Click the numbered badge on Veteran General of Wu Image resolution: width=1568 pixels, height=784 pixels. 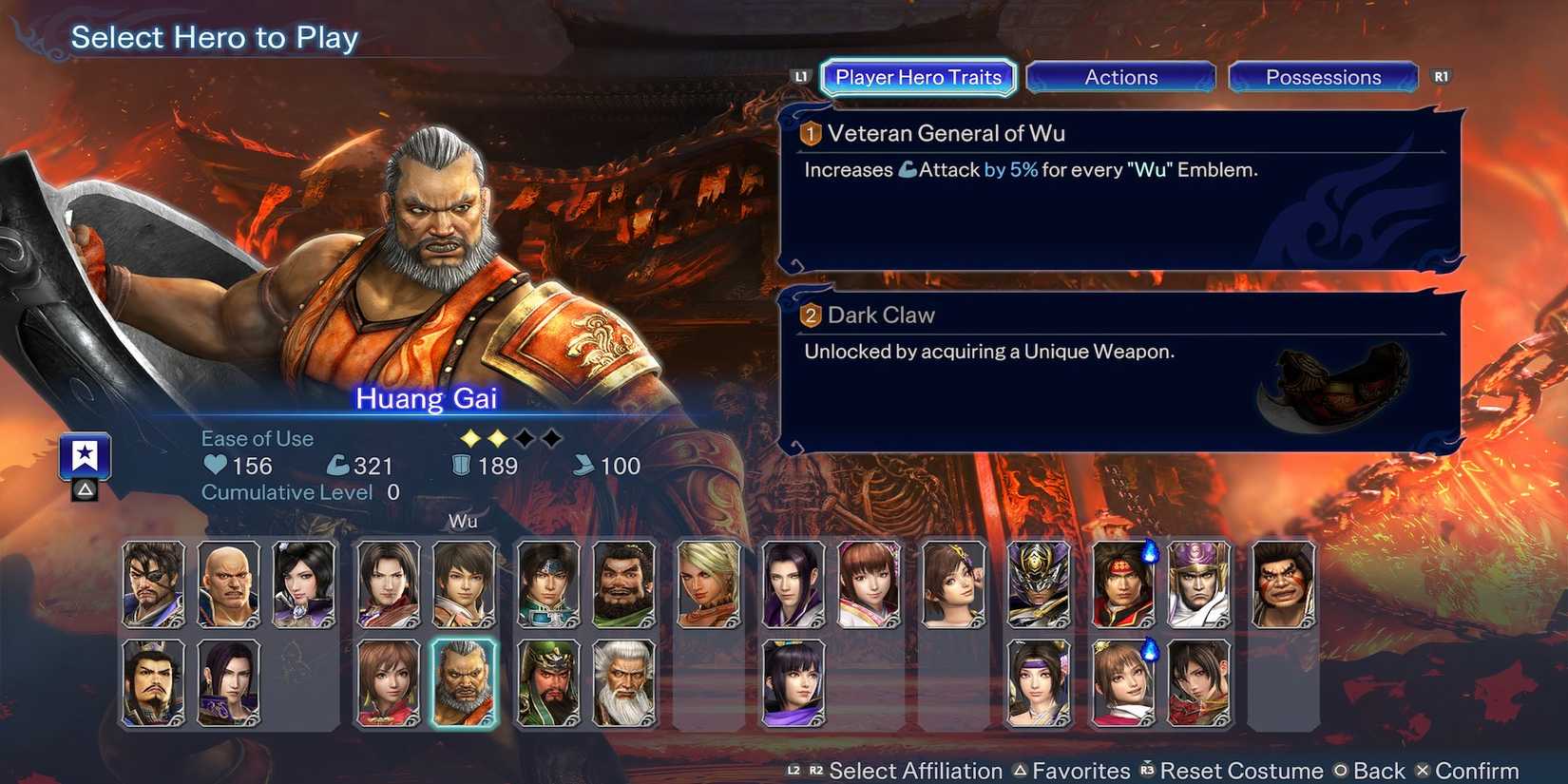[808, 134]
